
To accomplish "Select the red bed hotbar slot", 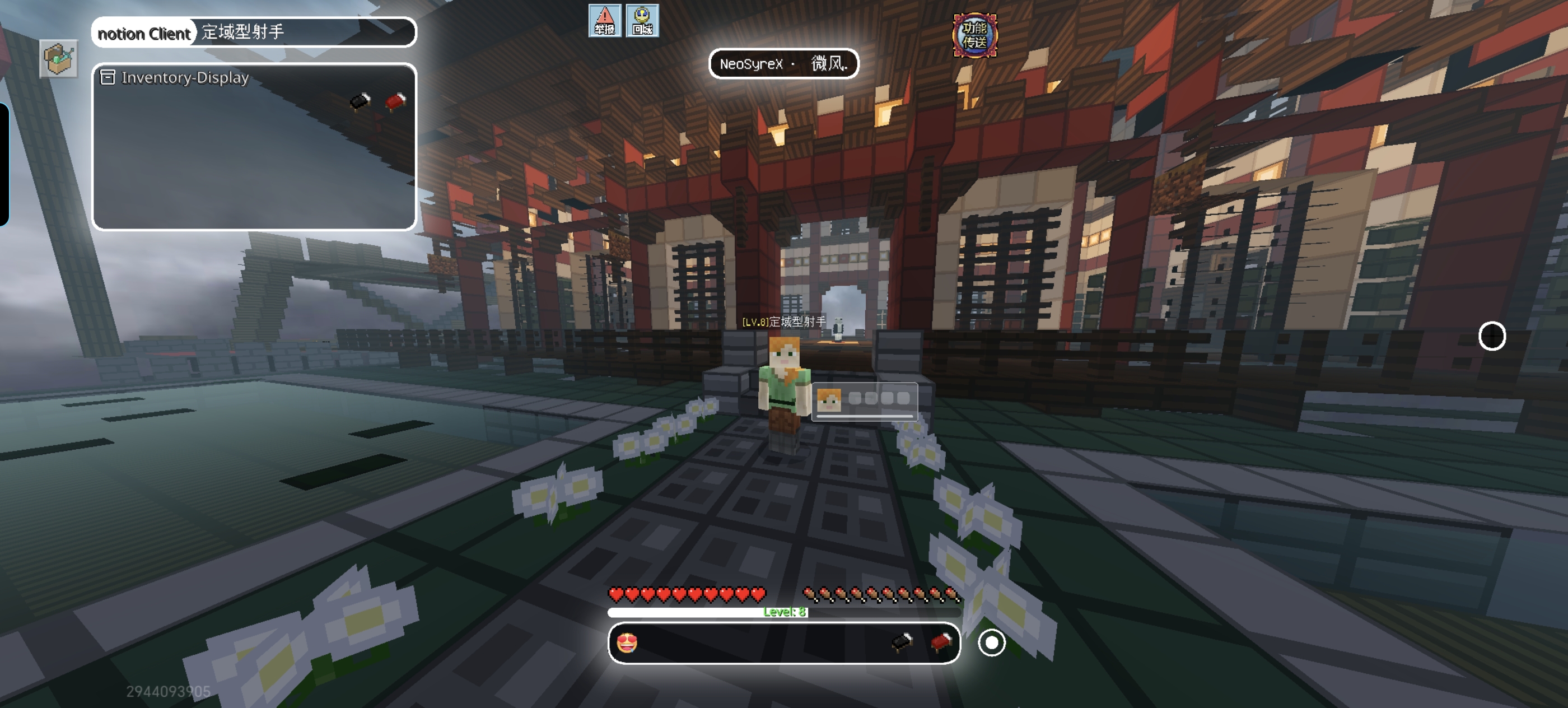I will (940, 642).
